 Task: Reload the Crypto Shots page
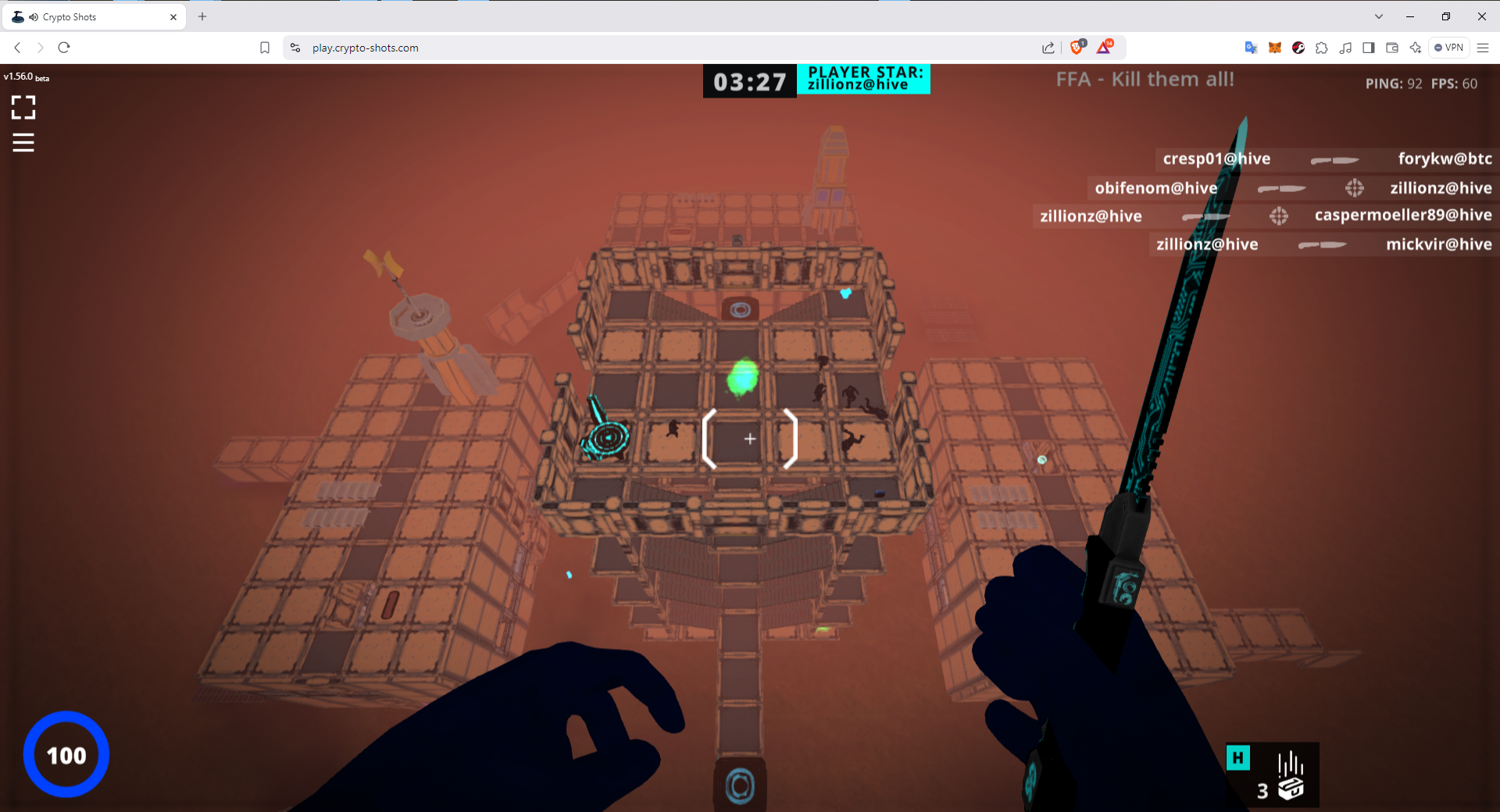[x=64, y=48]
